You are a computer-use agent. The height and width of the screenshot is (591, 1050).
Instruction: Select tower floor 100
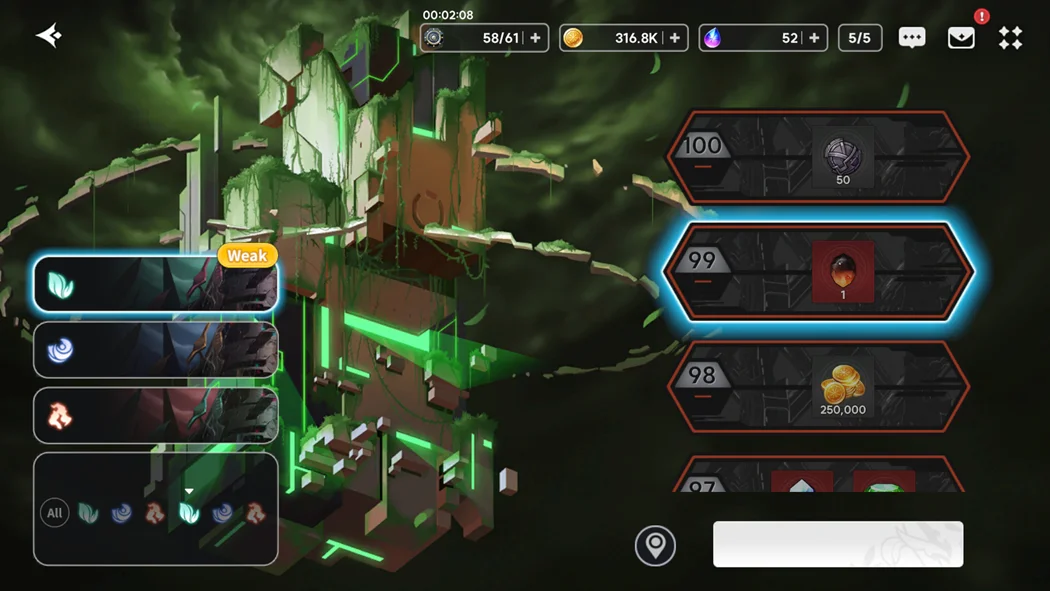click(x=817, y=157)
